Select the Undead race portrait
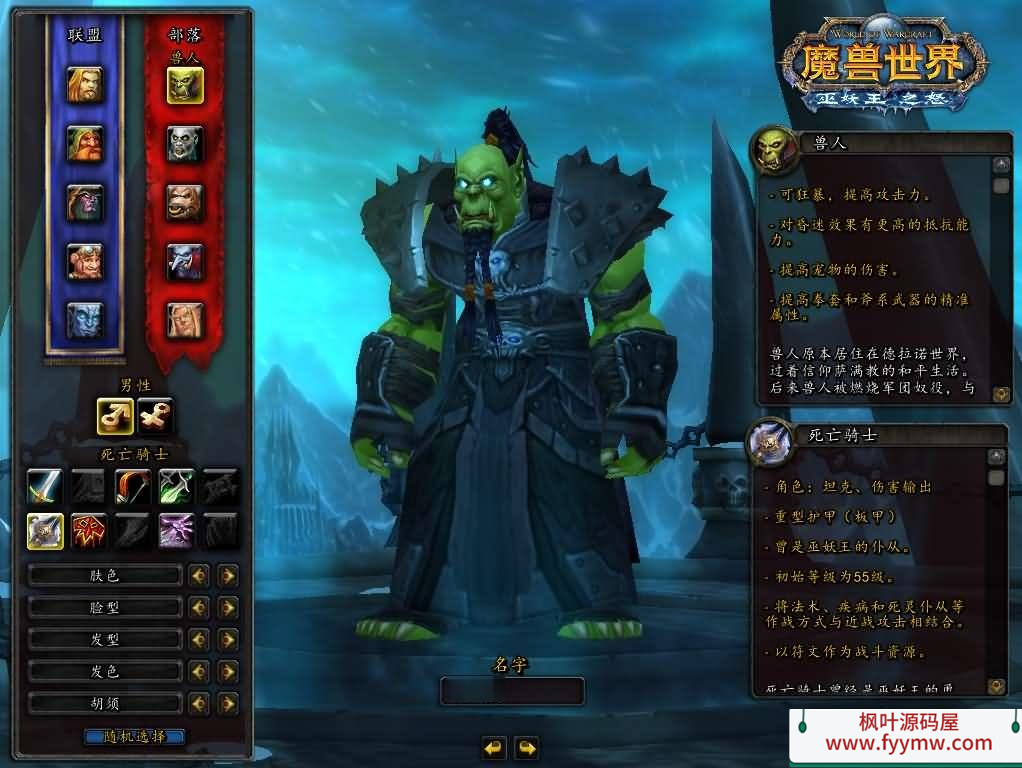This screenshot has width=1022, height=768. (x=185, y=144)
